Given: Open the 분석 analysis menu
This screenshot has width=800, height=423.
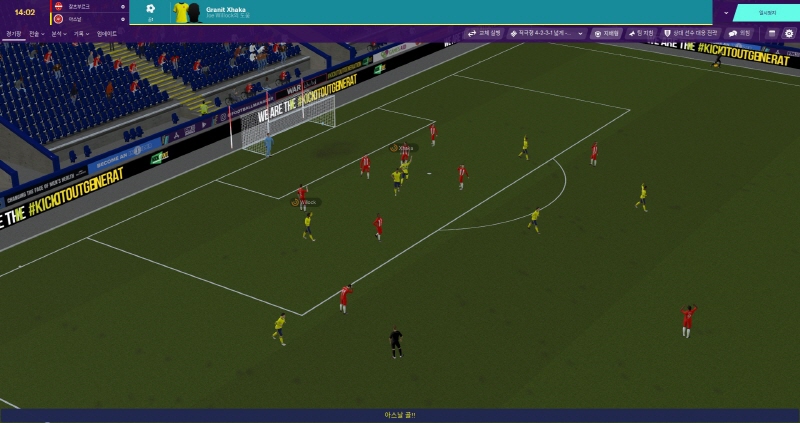Looking at the screenshot, I should pyautogui.click(x=59, y=33).
